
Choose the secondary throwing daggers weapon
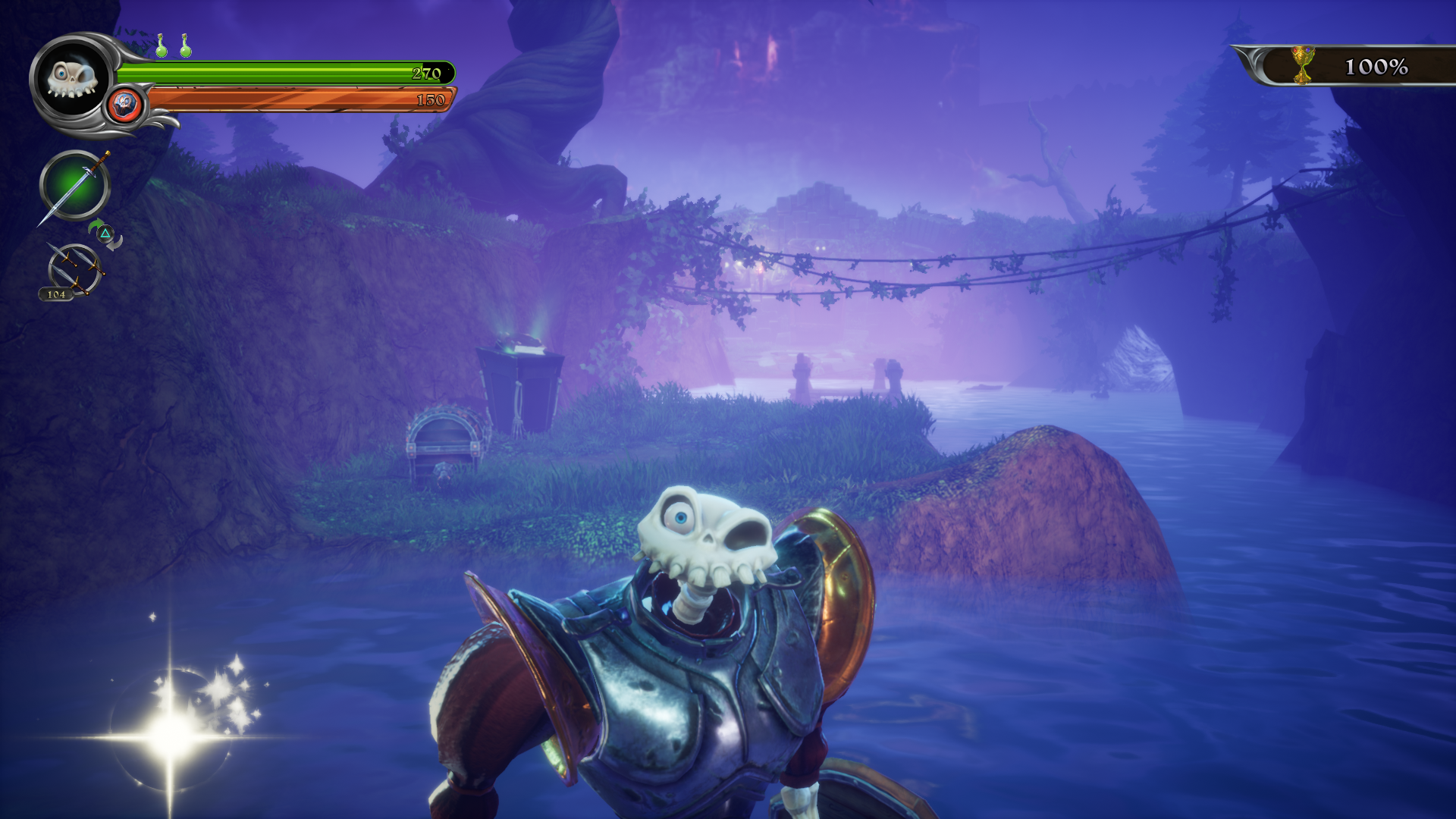[74, 269]
